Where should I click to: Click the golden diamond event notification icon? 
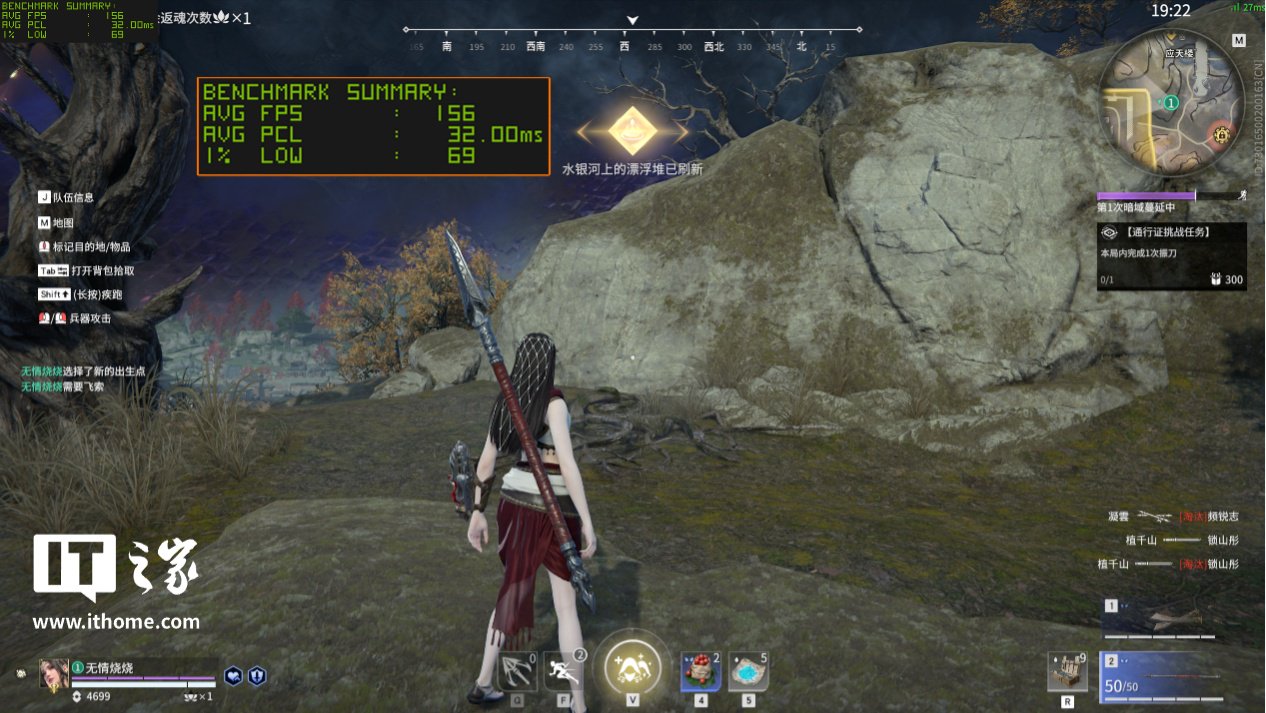[x=632, y=130]
